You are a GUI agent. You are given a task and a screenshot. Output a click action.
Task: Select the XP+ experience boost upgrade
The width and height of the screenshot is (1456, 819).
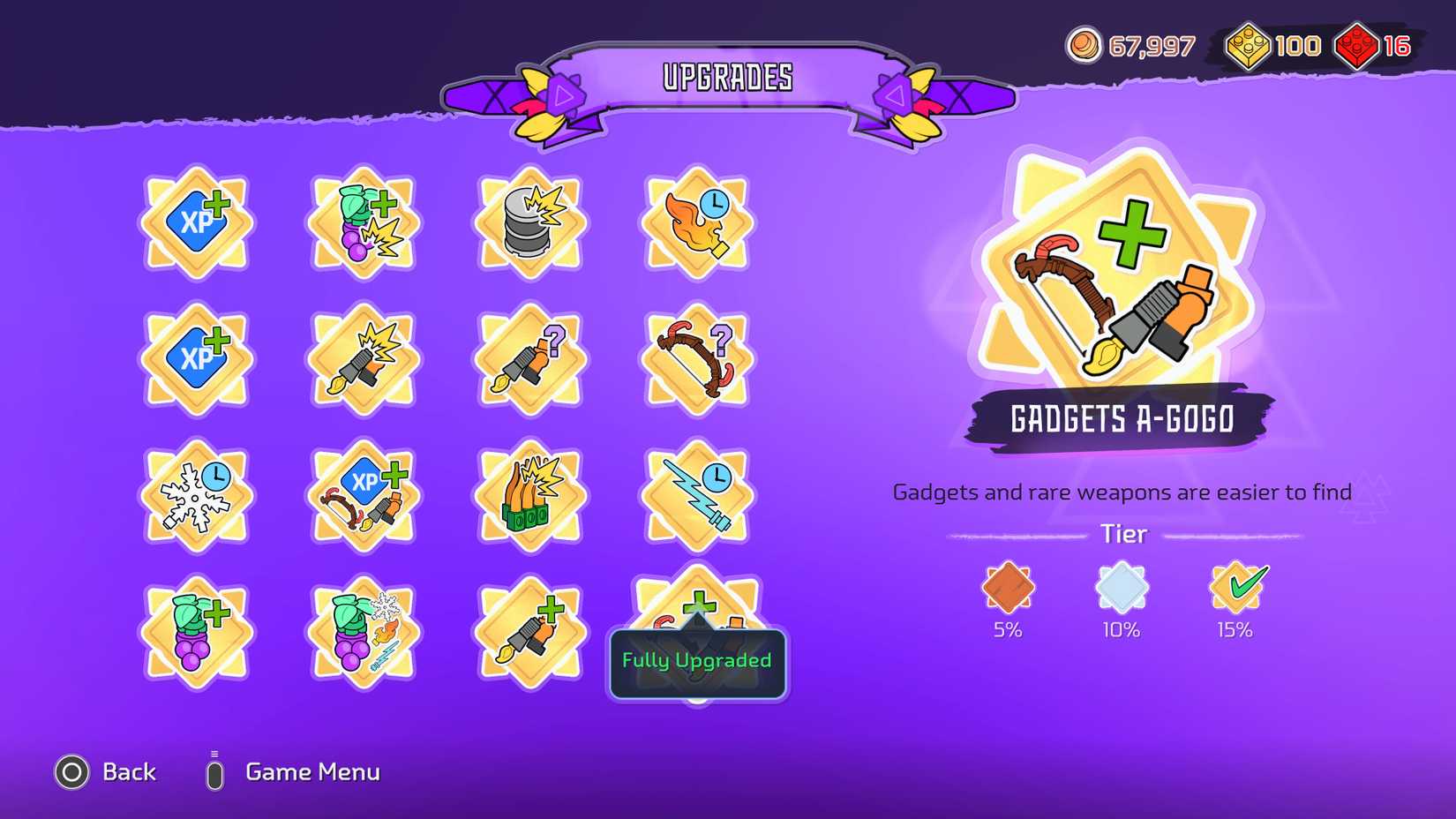click(196, 223)
